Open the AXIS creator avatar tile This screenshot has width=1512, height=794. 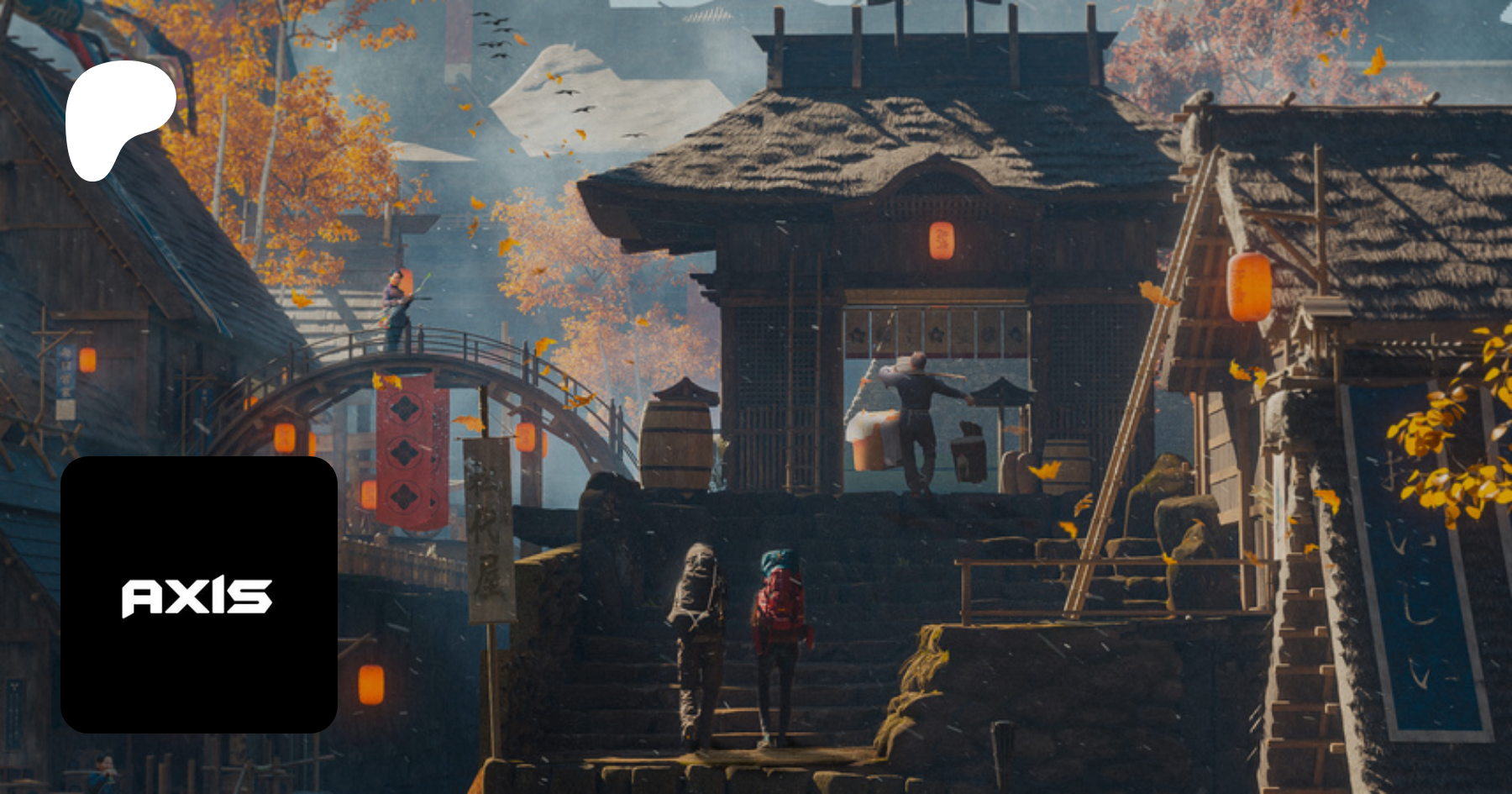(199, 595)
